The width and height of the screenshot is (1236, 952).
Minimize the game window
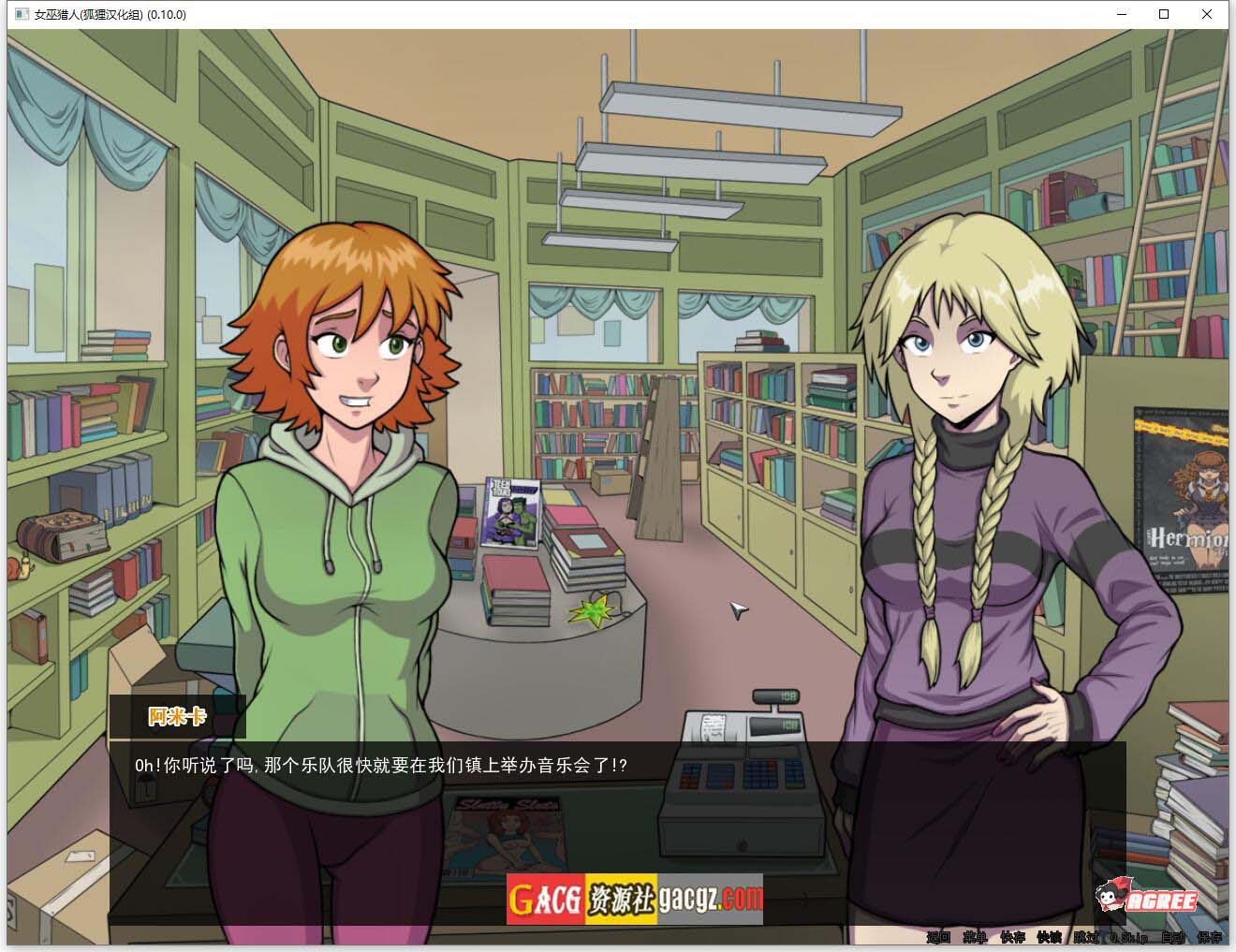1121,14
